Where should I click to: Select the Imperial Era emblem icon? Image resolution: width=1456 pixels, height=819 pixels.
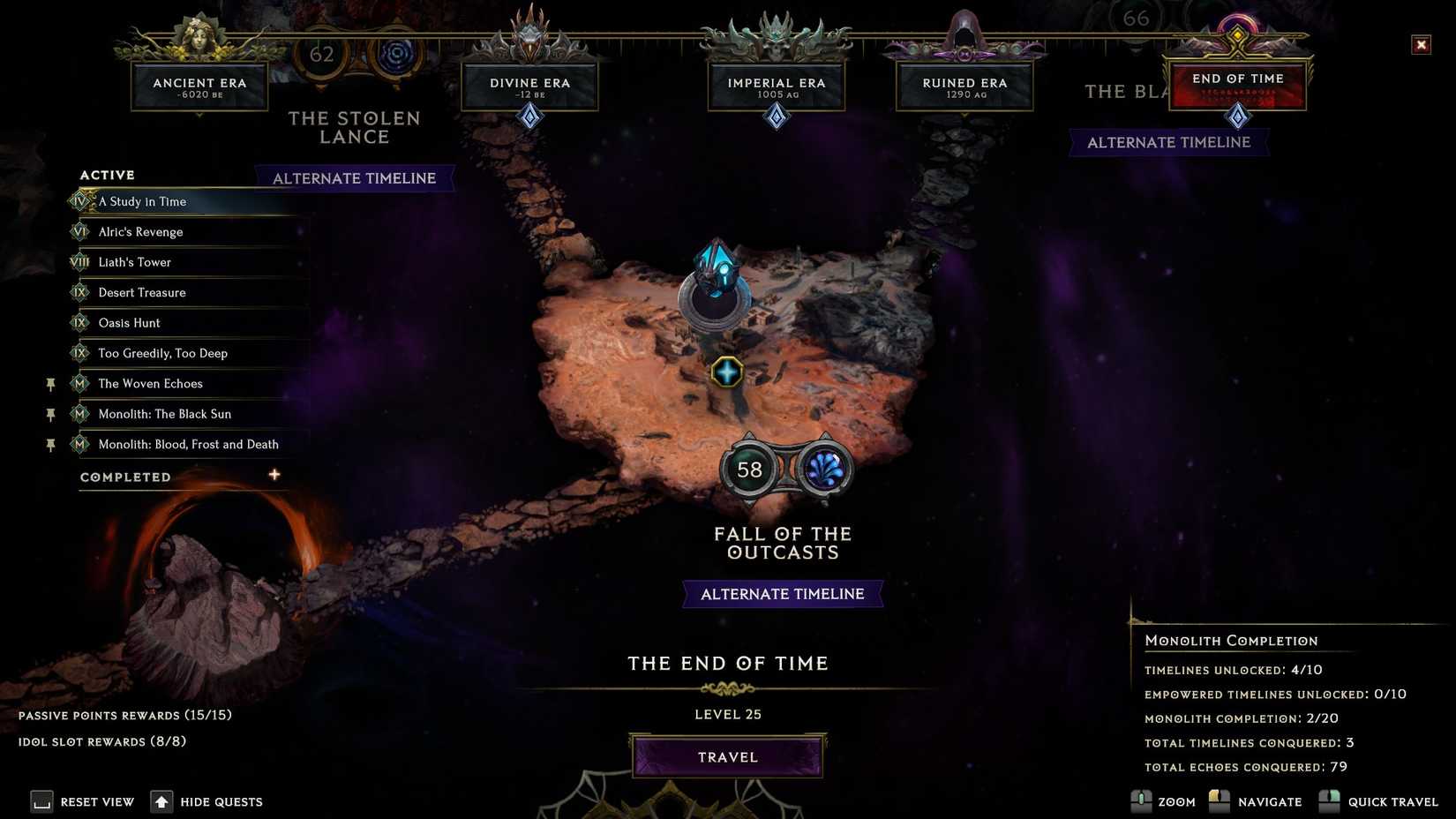[776, 31]
